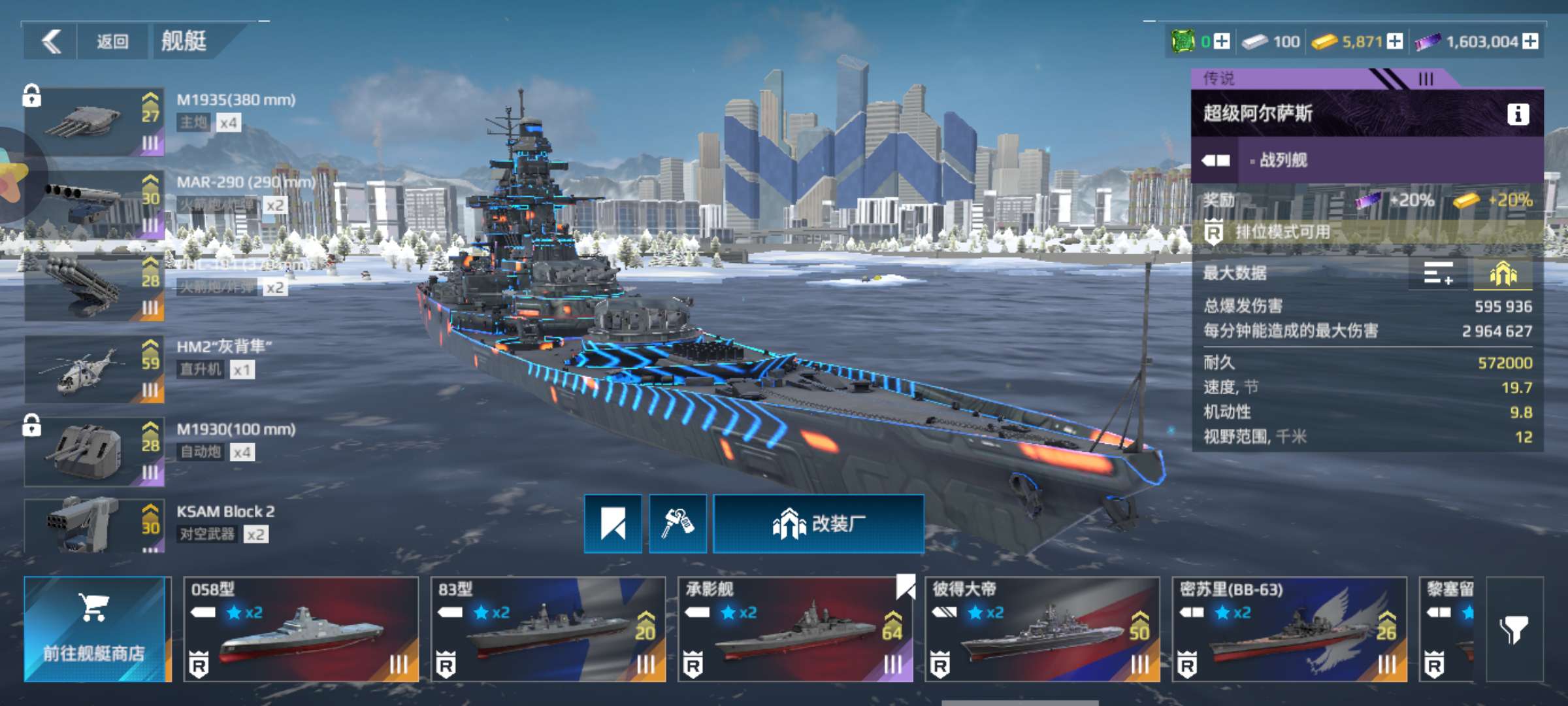
Task: Switch to the upgraded stats view icon
Action: [1503, 274]
